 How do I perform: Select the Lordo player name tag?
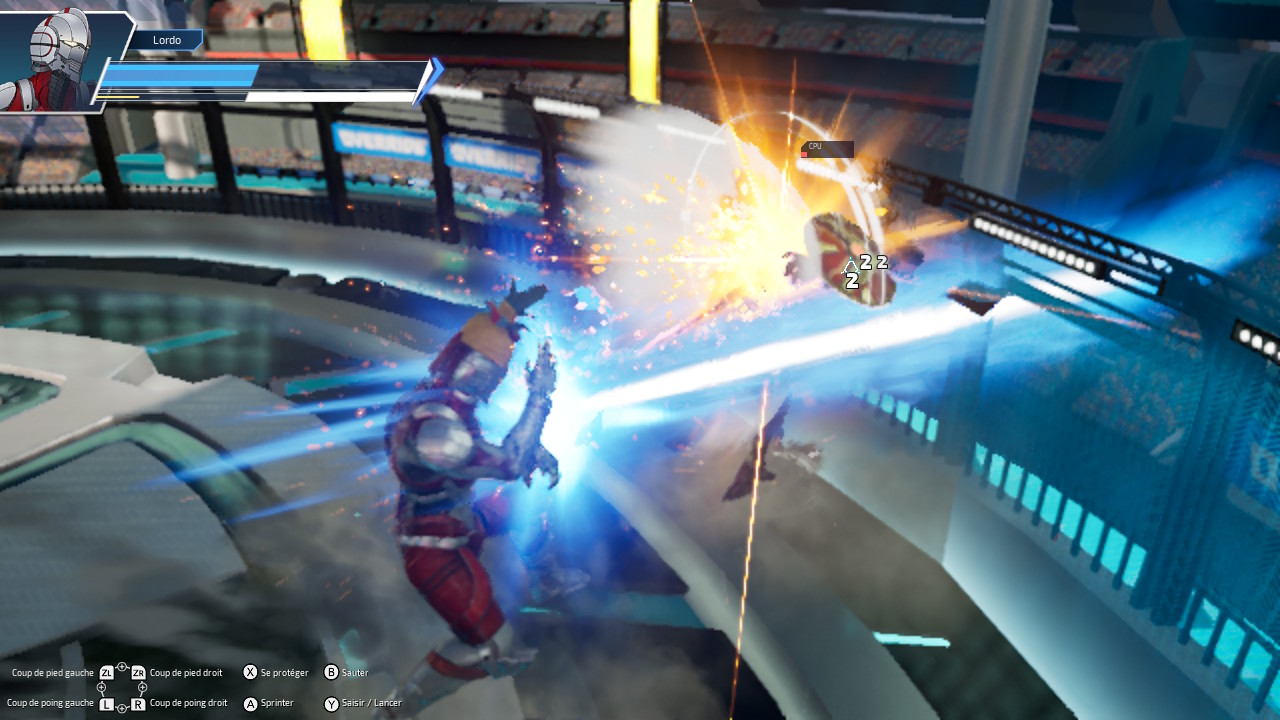(167, 40)
